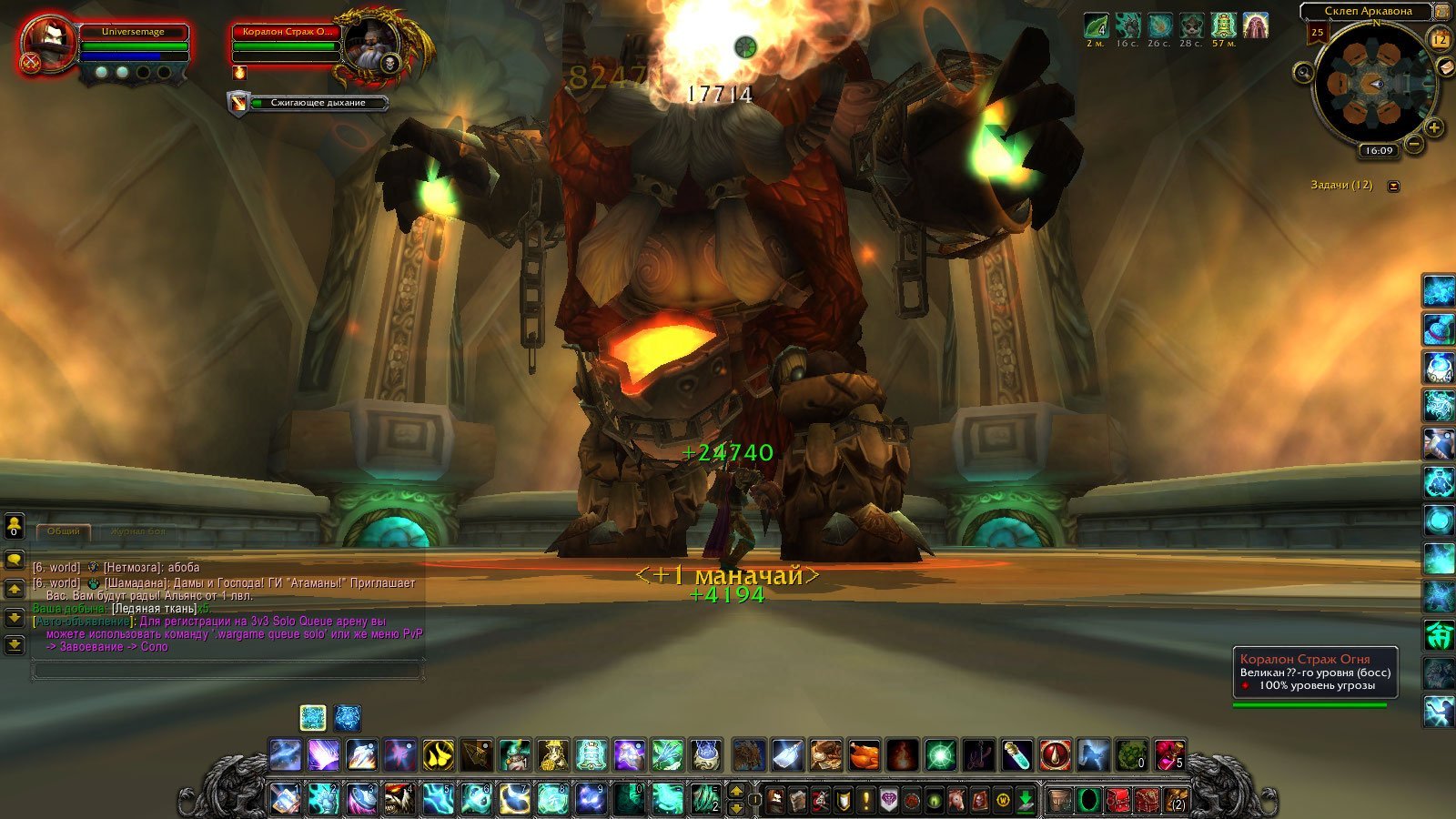Click the chat input field
Image resolution: width=1456 pixels, height=819 pixels.
[x=227, y=671]
